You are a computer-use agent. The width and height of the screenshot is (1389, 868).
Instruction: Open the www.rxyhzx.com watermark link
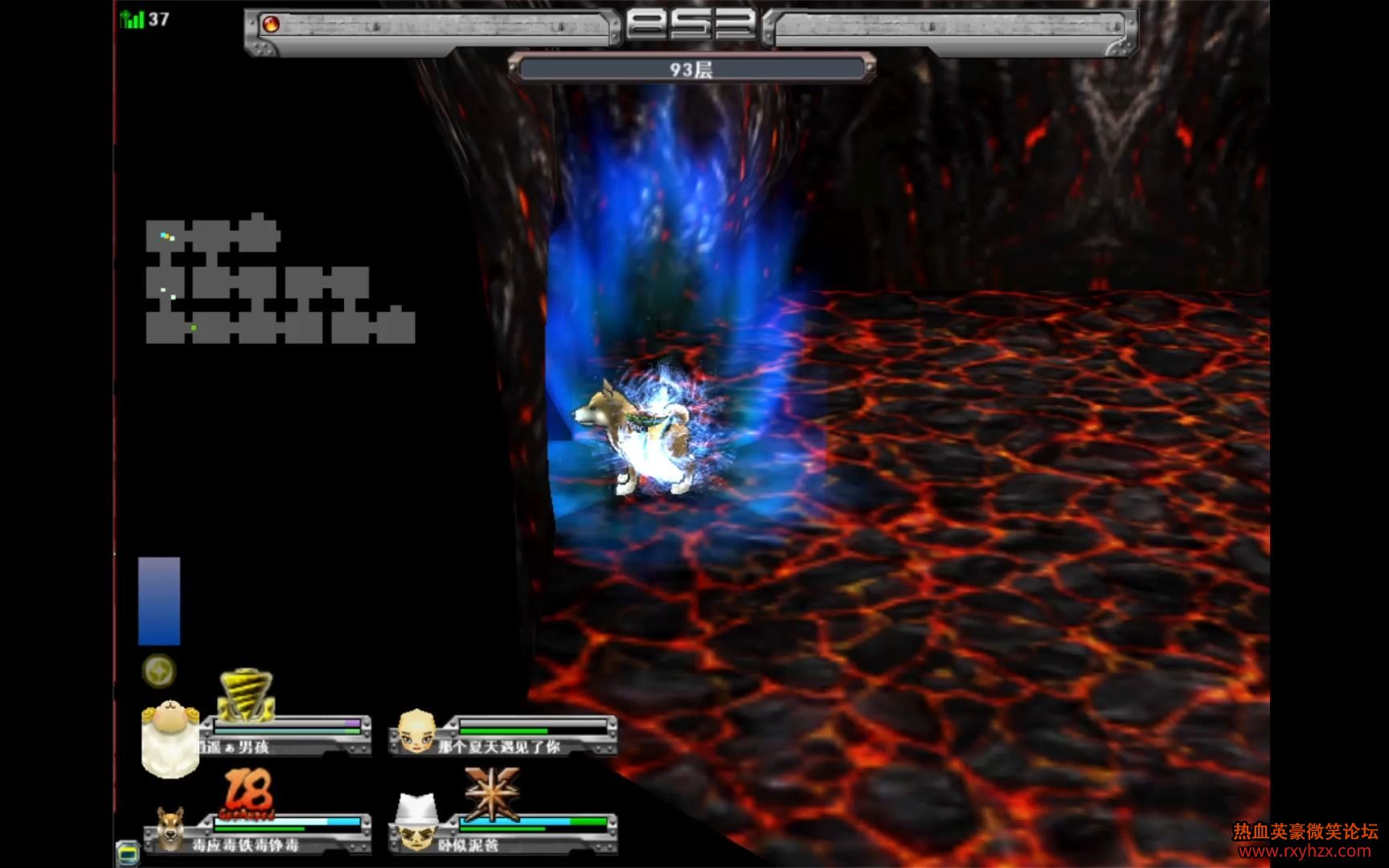(1305, 851)
